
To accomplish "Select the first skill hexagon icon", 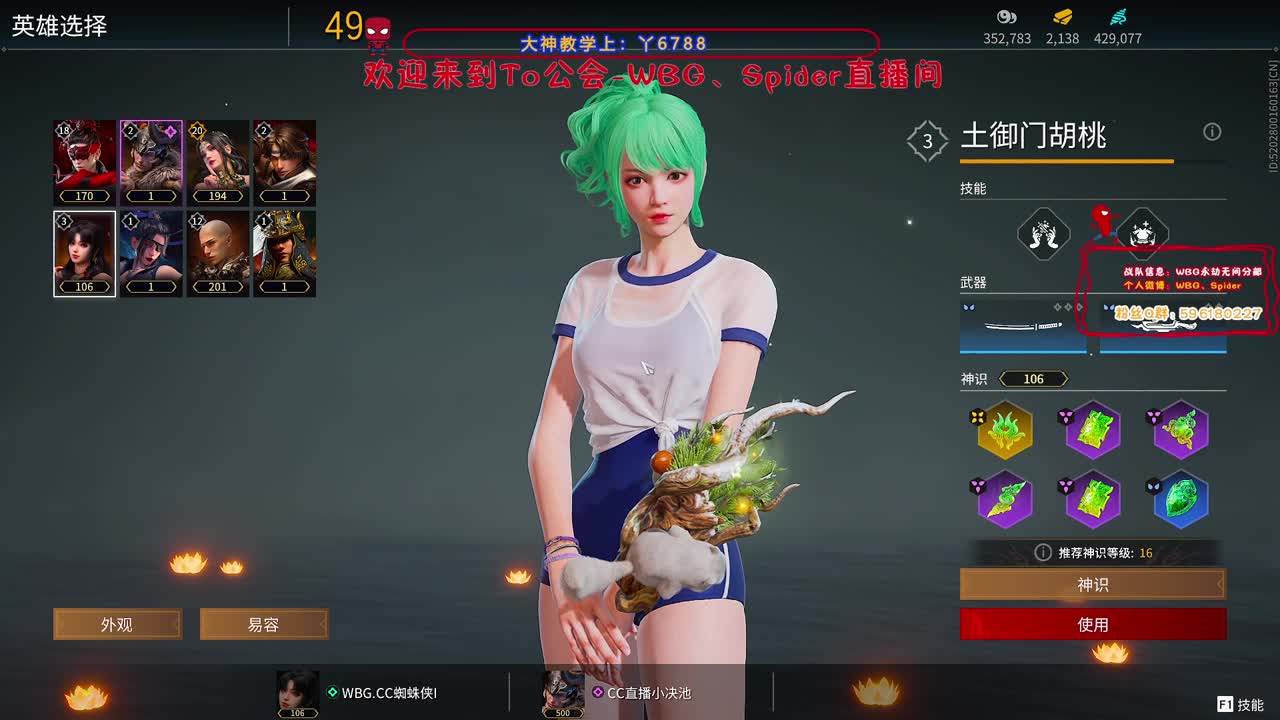I will click(1045, 234).
